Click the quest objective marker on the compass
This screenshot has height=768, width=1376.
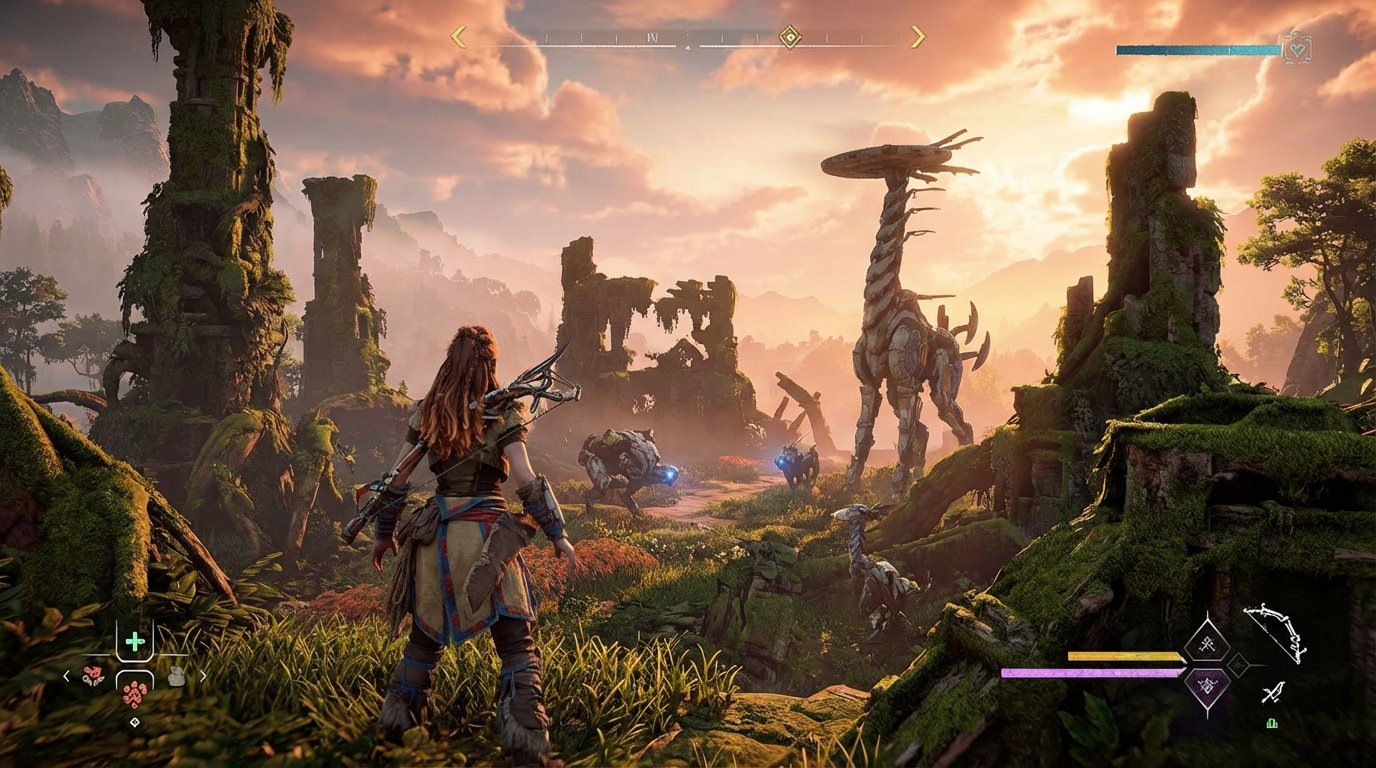tap(790, 37)
